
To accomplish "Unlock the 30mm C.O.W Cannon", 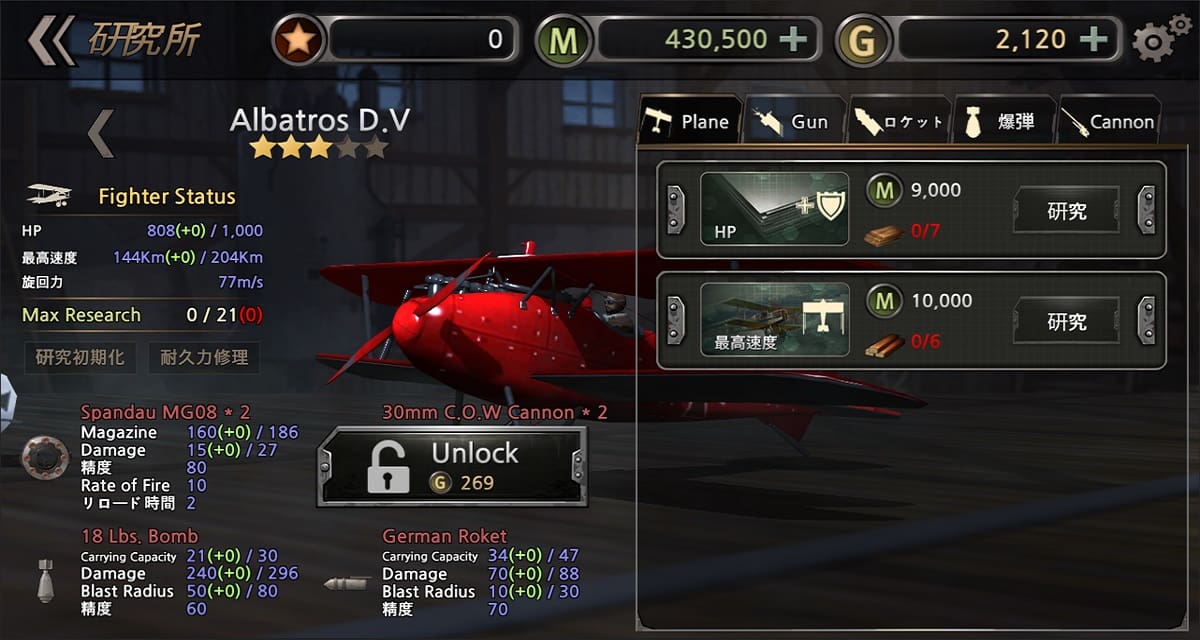I will (x=451, y=466).
